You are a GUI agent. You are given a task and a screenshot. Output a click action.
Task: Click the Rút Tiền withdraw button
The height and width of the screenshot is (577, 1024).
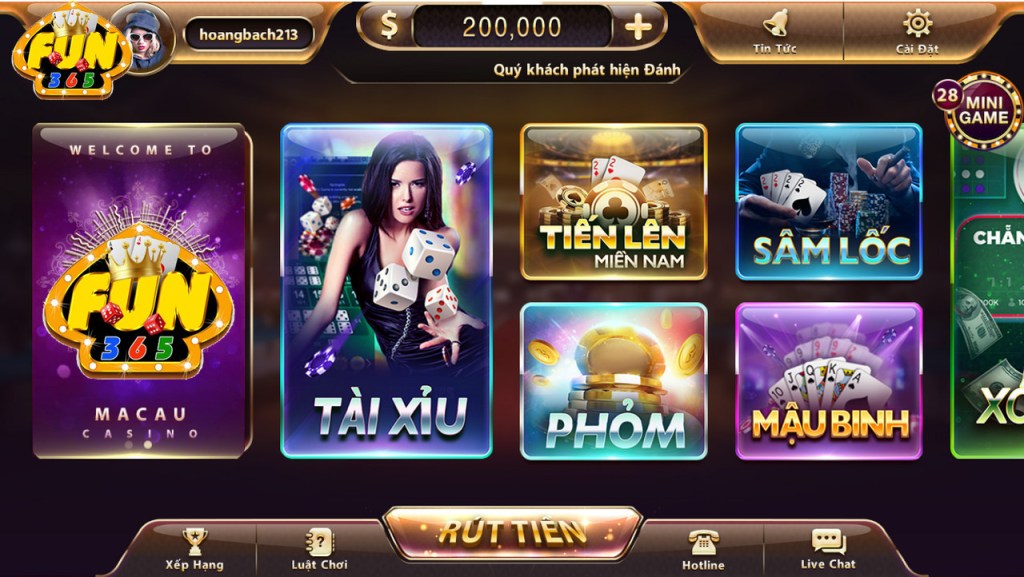[x=512, y=531]
